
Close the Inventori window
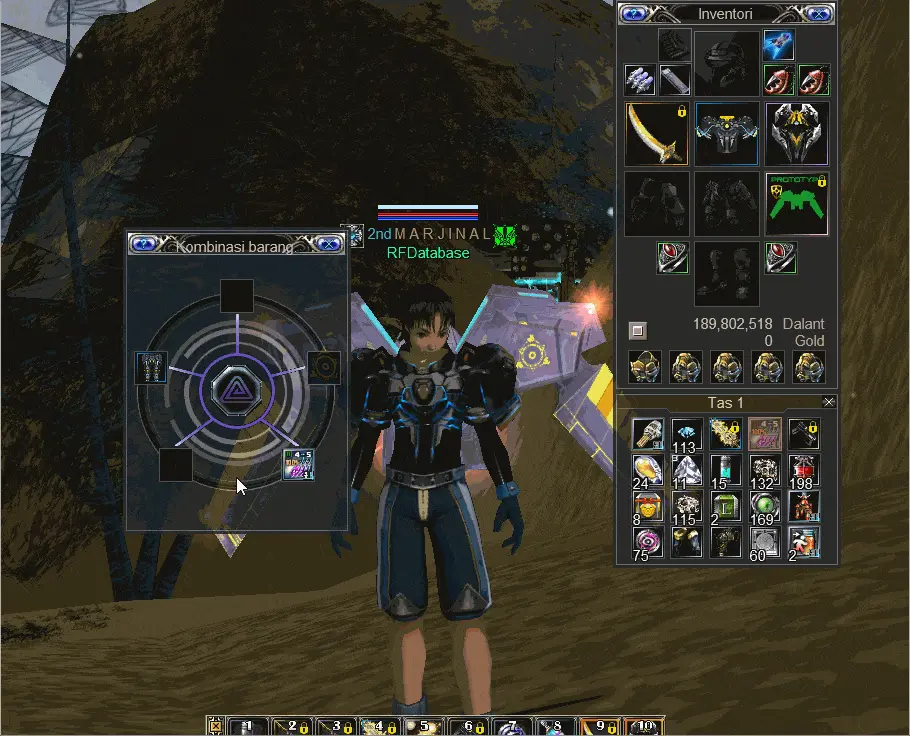pyautogui.click(x=818, y=13)
